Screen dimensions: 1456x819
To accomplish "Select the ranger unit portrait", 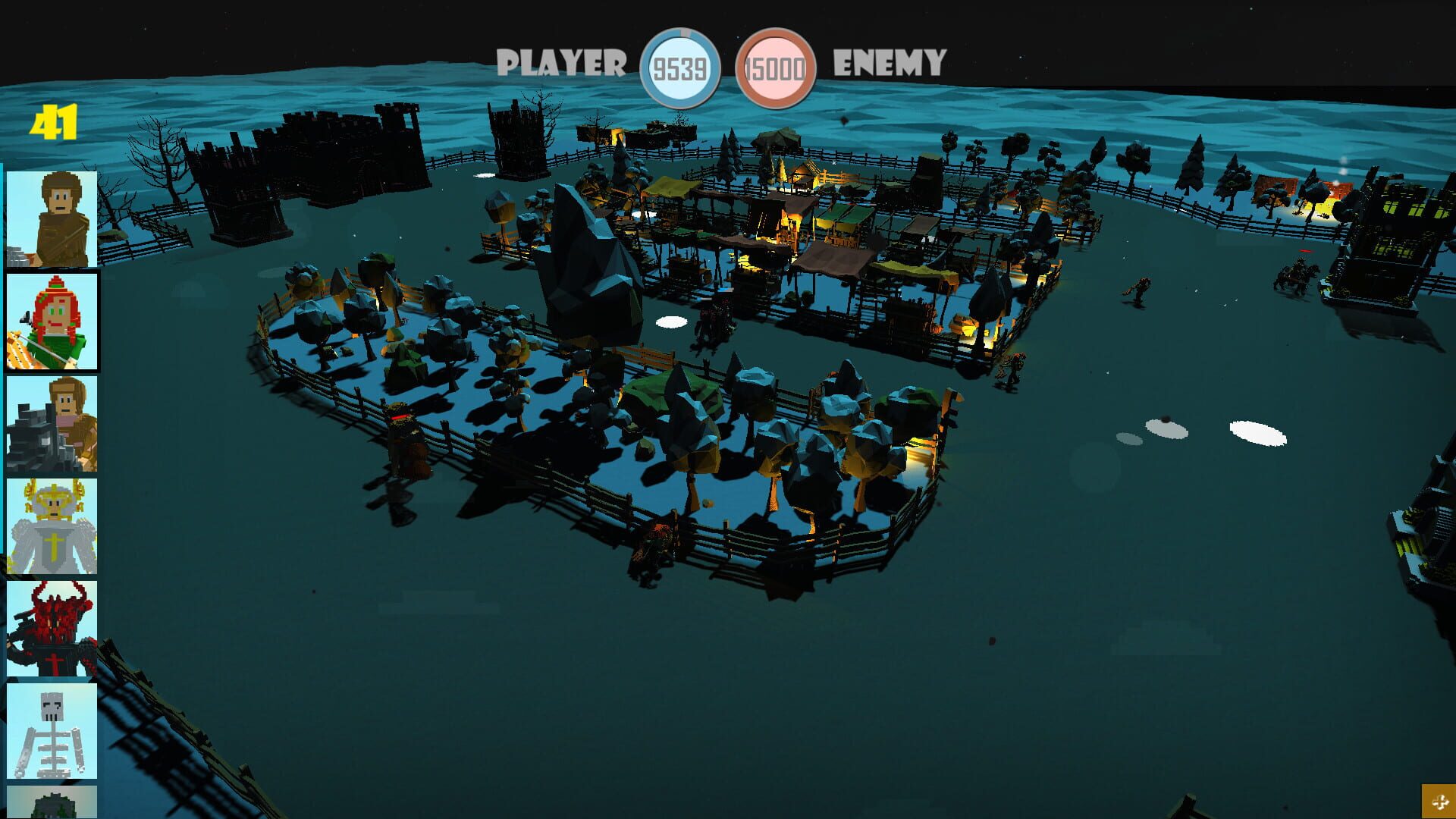I will point(52,220).
